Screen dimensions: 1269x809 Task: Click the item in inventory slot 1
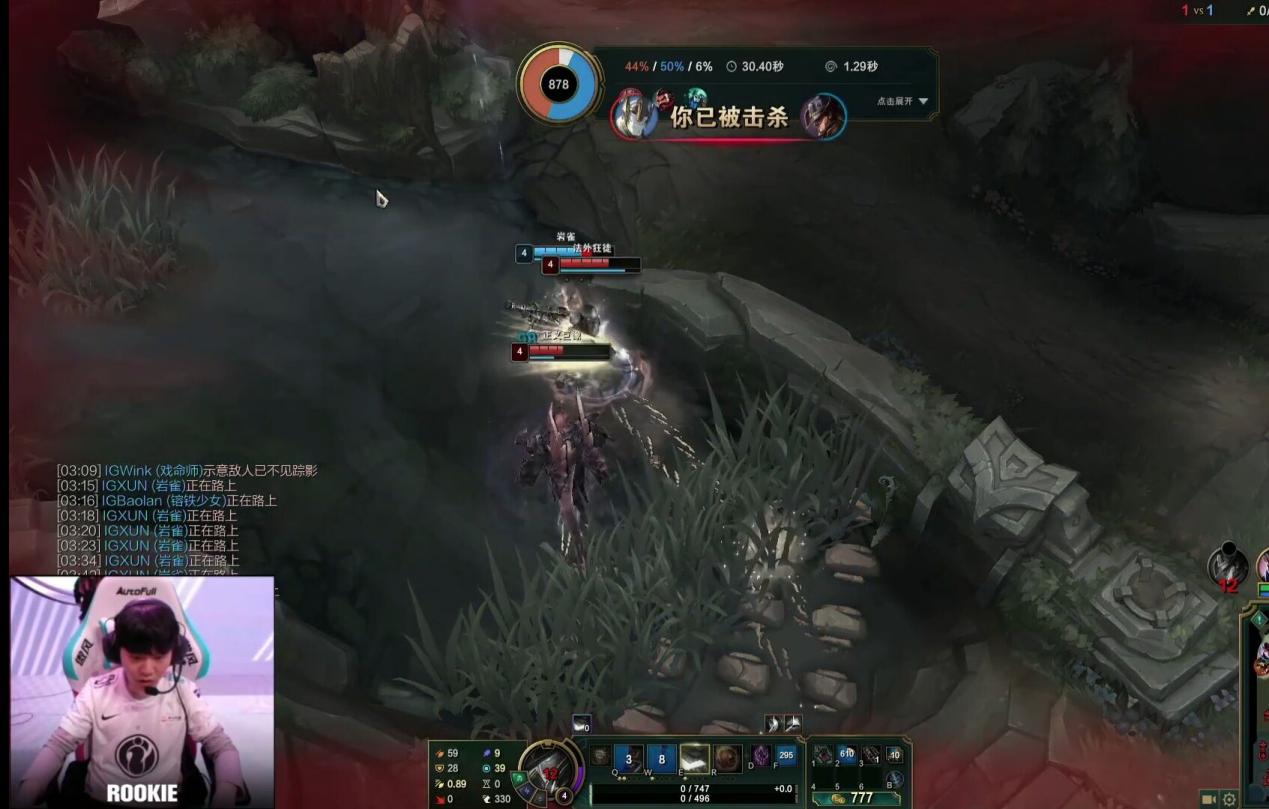tap(824, 755)
